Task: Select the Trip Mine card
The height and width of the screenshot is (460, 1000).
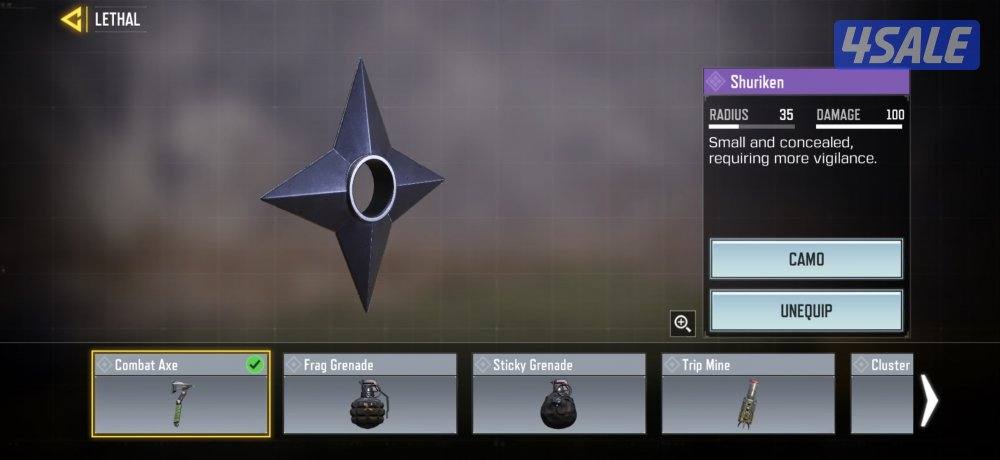Action: [748, 394]
